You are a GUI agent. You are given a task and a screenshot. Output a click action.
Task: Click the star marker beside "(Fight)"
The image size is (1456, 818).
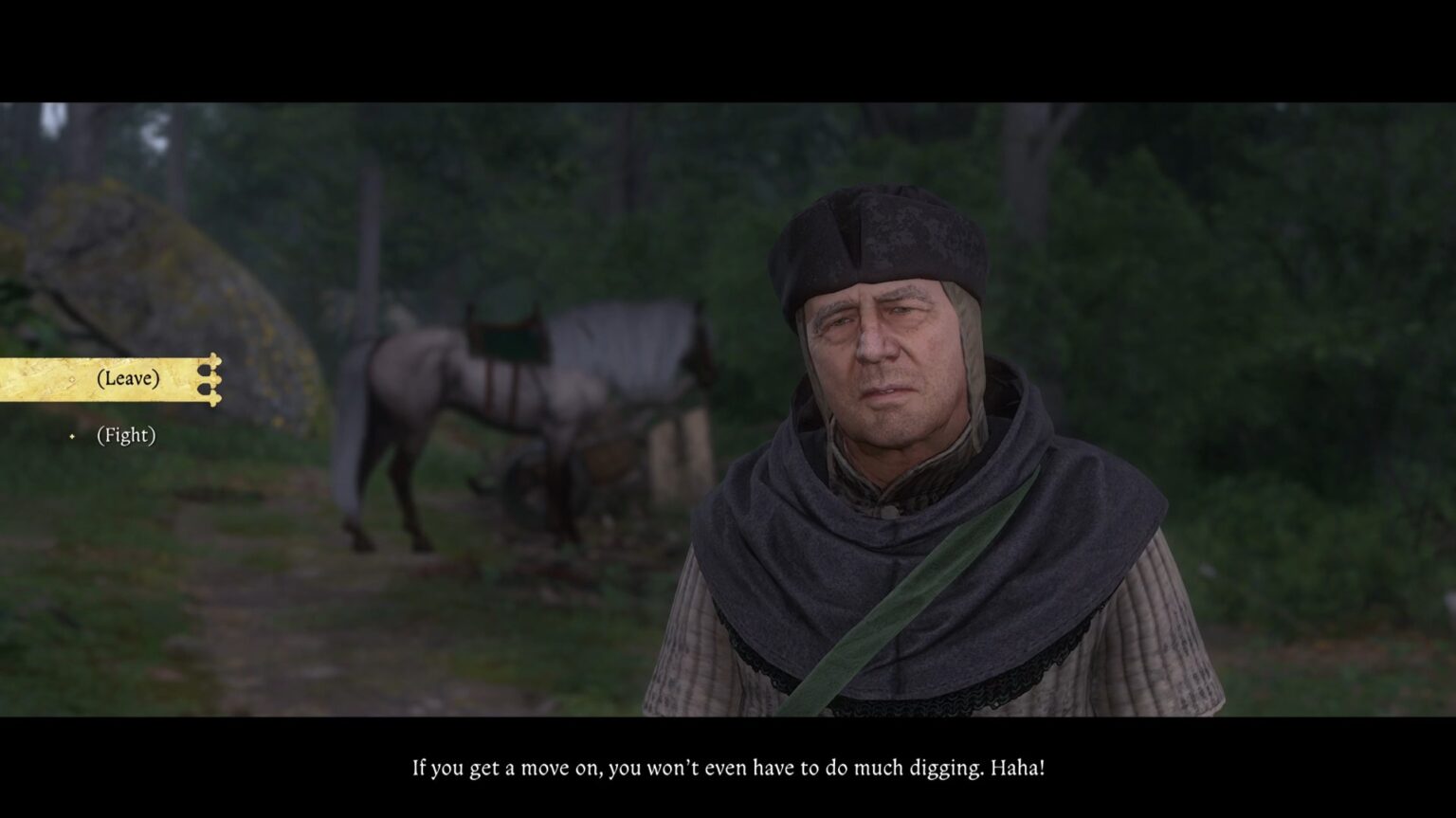72,436
